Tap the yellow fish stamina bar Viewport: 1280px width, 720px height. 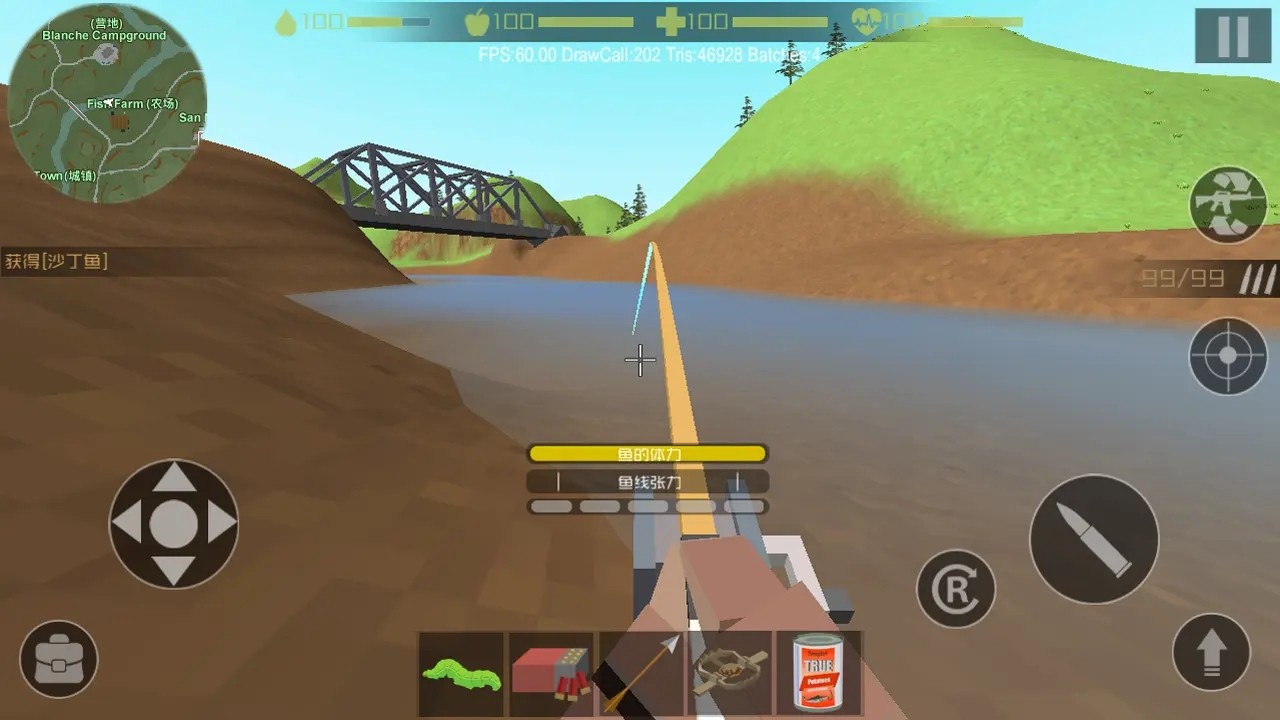pyautogui.click(x=648, y=453)
